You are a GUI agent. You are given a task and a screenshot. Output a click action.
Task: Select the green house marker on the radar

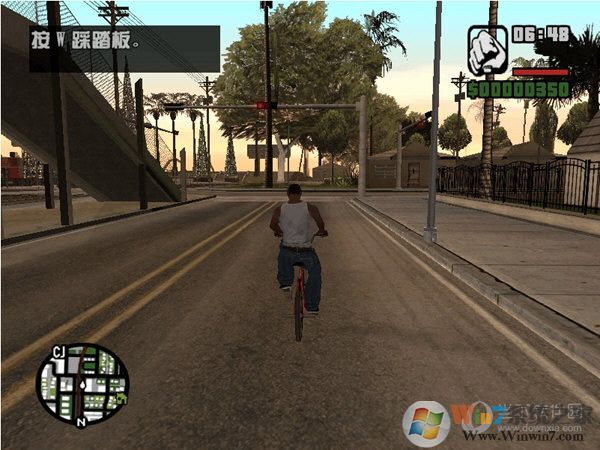point(120,399)
